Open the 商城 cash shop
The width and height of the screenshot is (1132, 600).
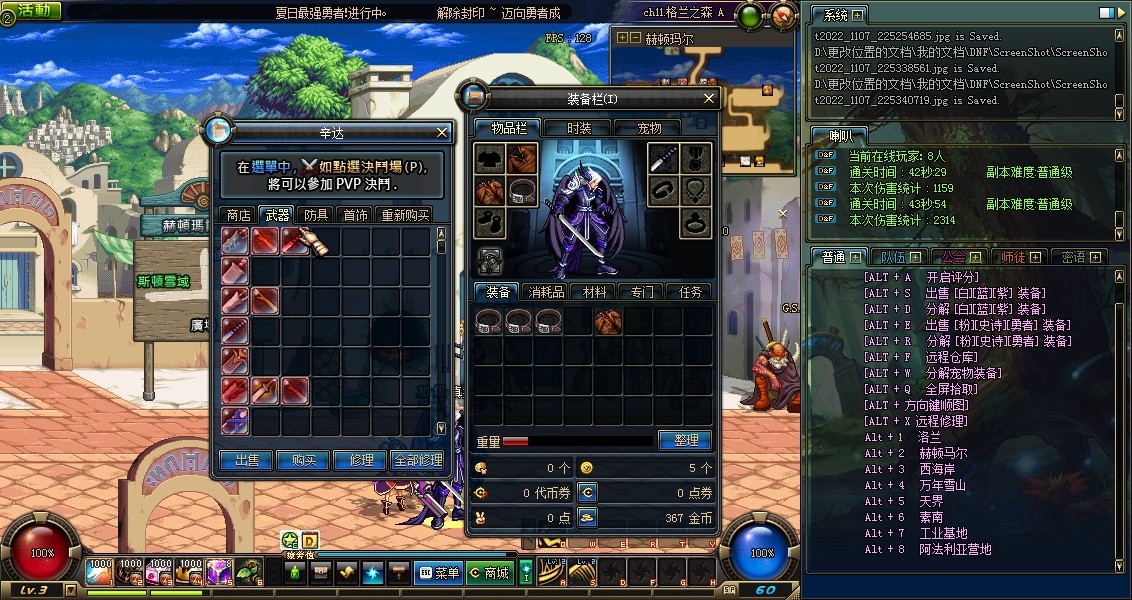tap(490, 573)
